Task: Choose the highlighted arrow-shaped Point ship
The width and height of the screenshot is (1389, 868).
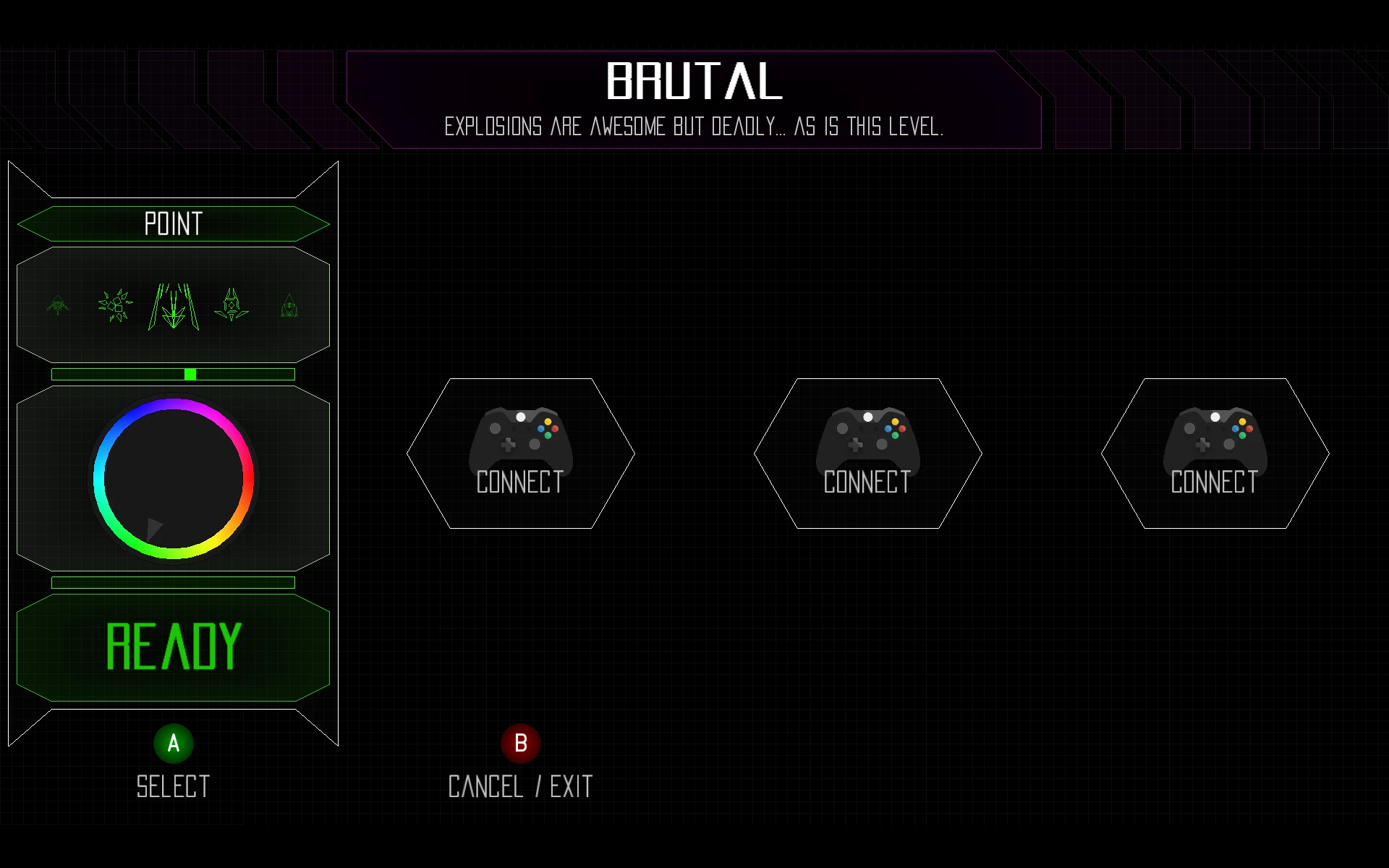Action: [x=174, y=307]
